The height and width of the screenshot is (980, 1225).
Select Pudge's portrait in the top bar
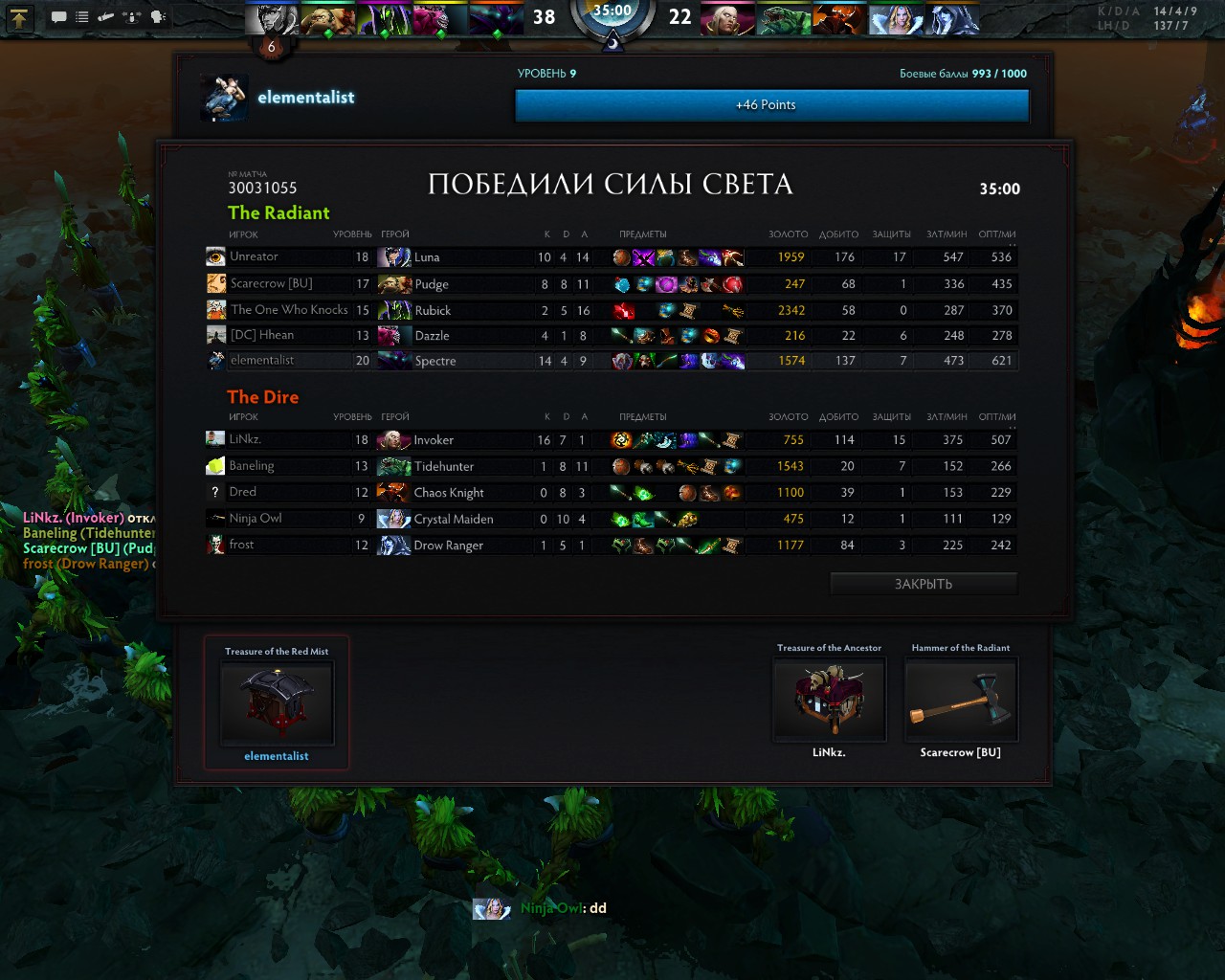coord(328,19)
